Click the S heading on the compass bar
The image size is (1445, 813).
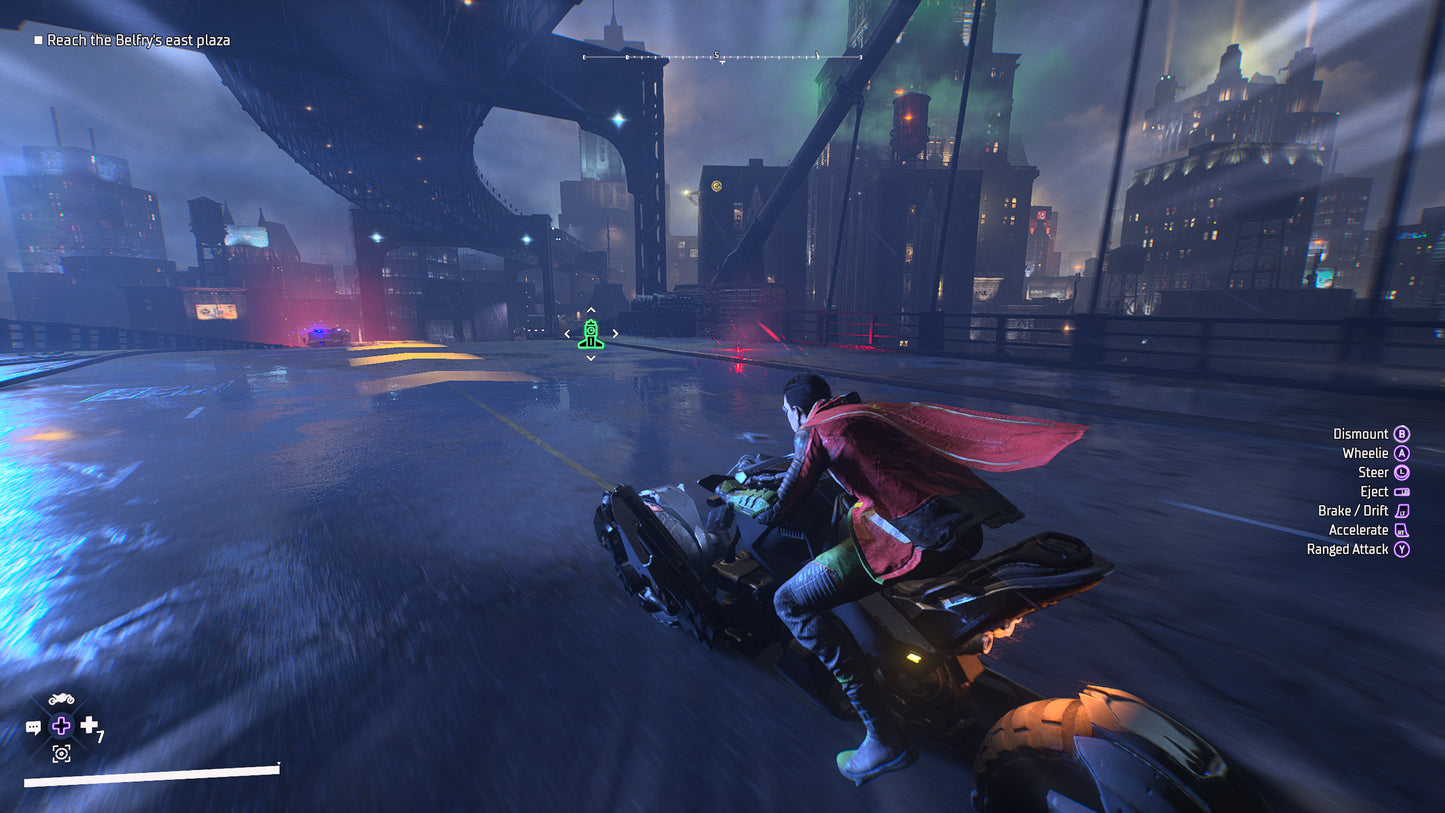point(716,56)
